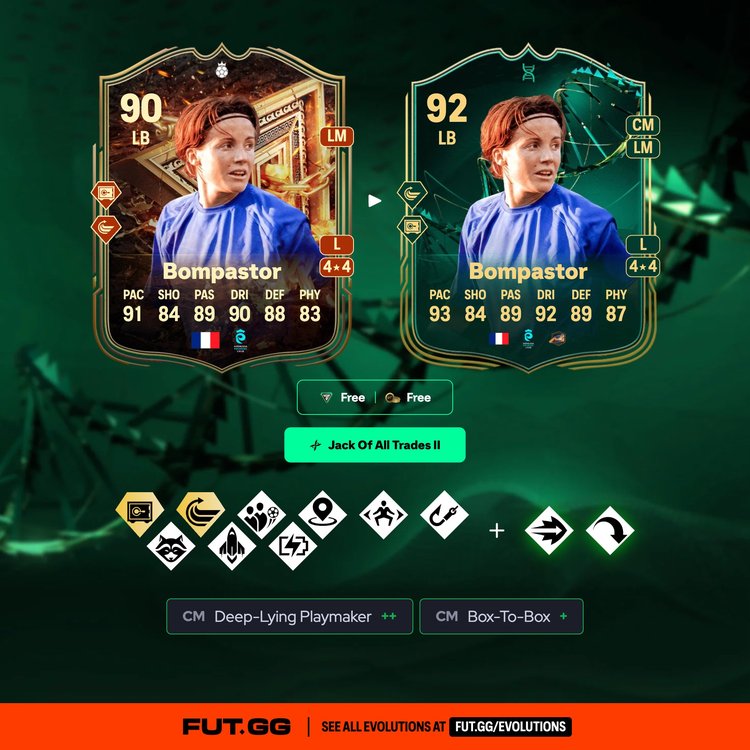The image size is (750, 750).
Task: Click the Free cost pill
Action: [375, 397]
